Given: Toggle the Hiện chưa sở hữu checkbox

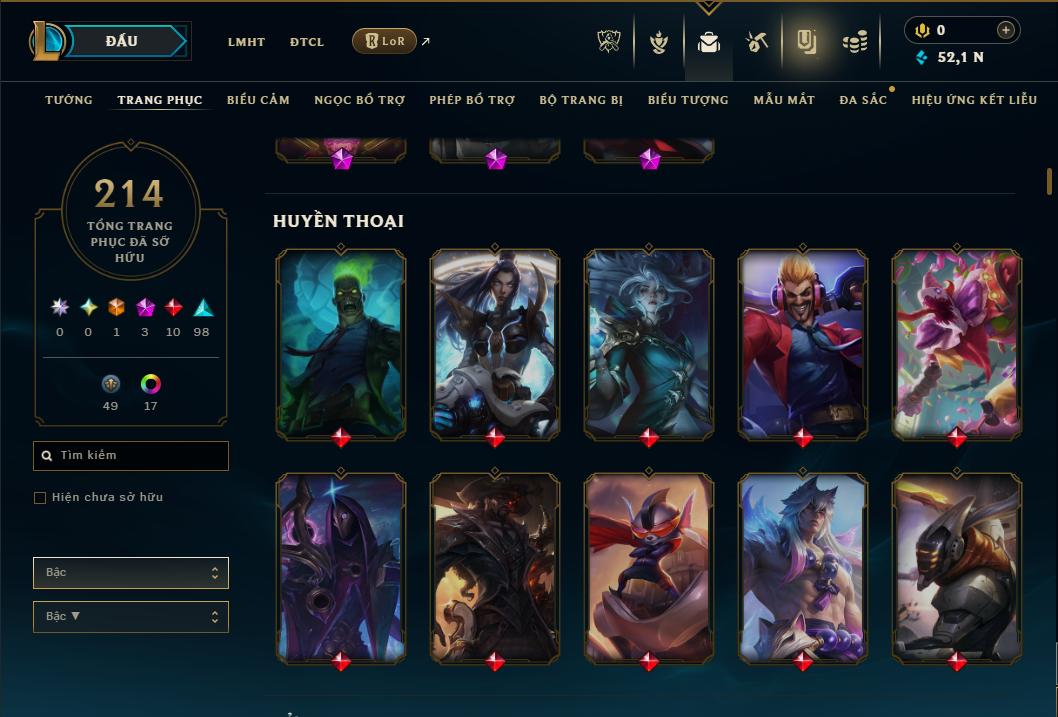Looking at the screenshot, I should coord(40,498).
